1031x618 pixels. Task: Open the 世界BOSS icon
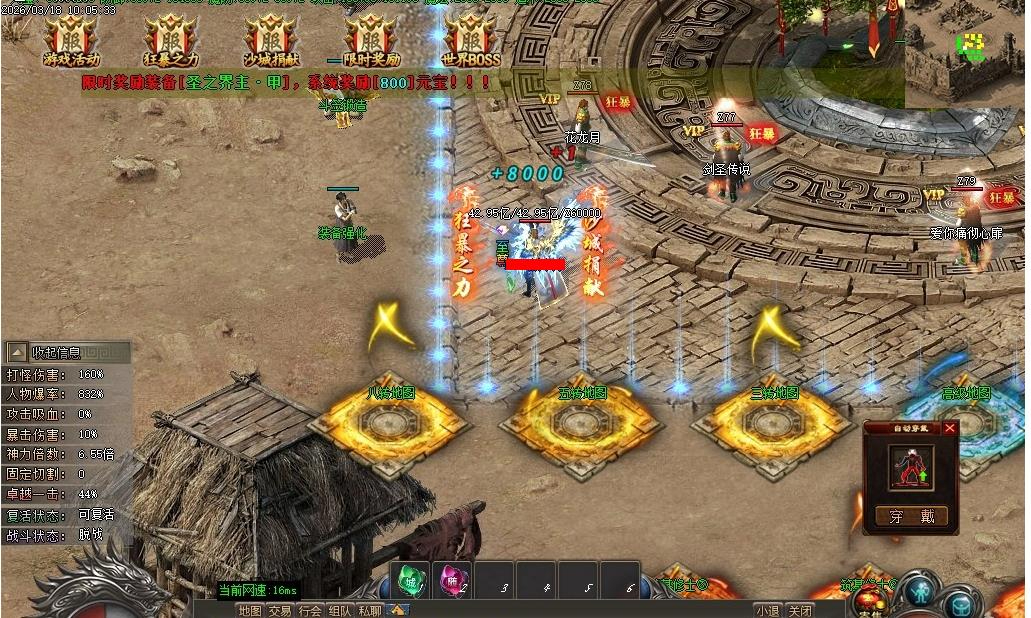470,38
